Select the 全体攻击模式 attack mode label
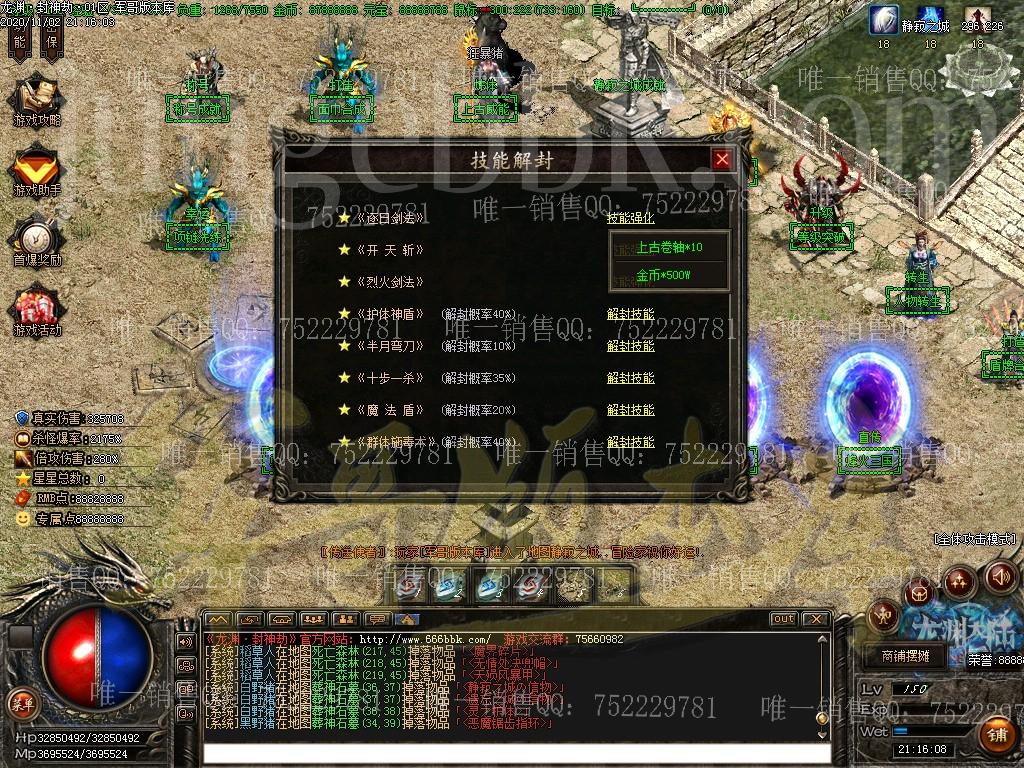The image size is (1024, 768). tap(973, 538)
